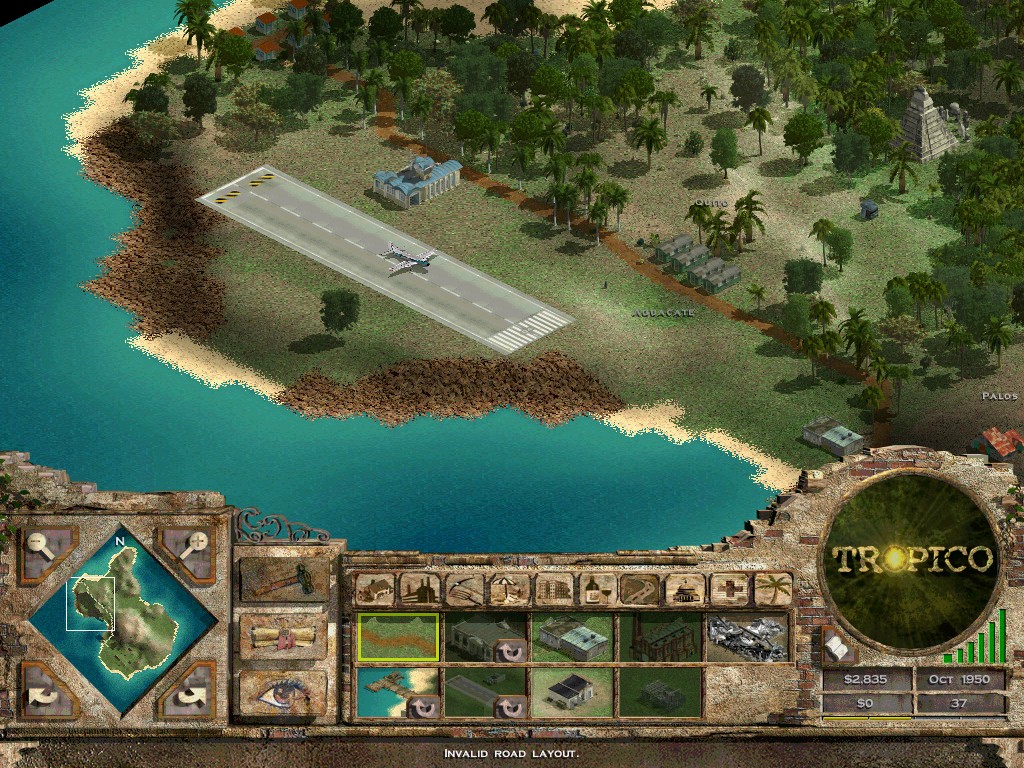This screenshot has height=768, width=1024.
Task: Pick the dirt road building tile
Action: (398, 637)
